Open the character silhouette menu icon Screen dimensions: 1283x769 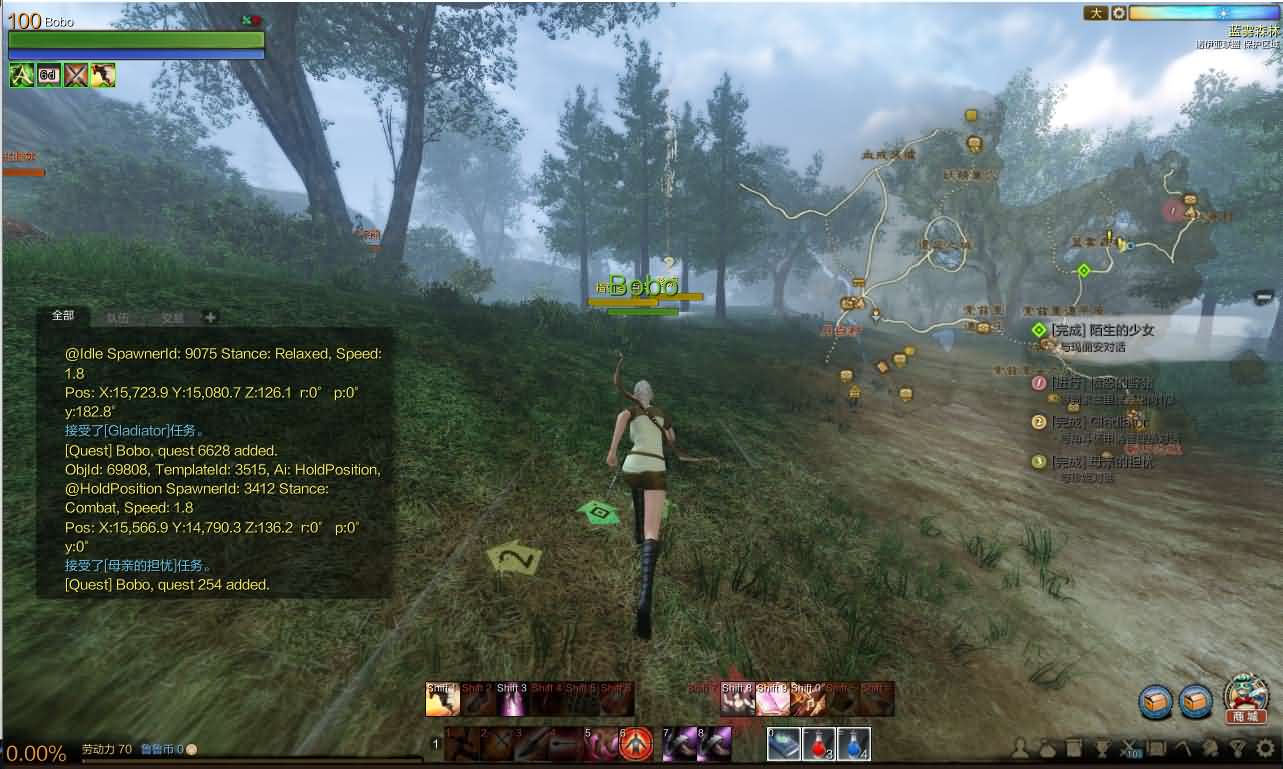[1021, 748]
